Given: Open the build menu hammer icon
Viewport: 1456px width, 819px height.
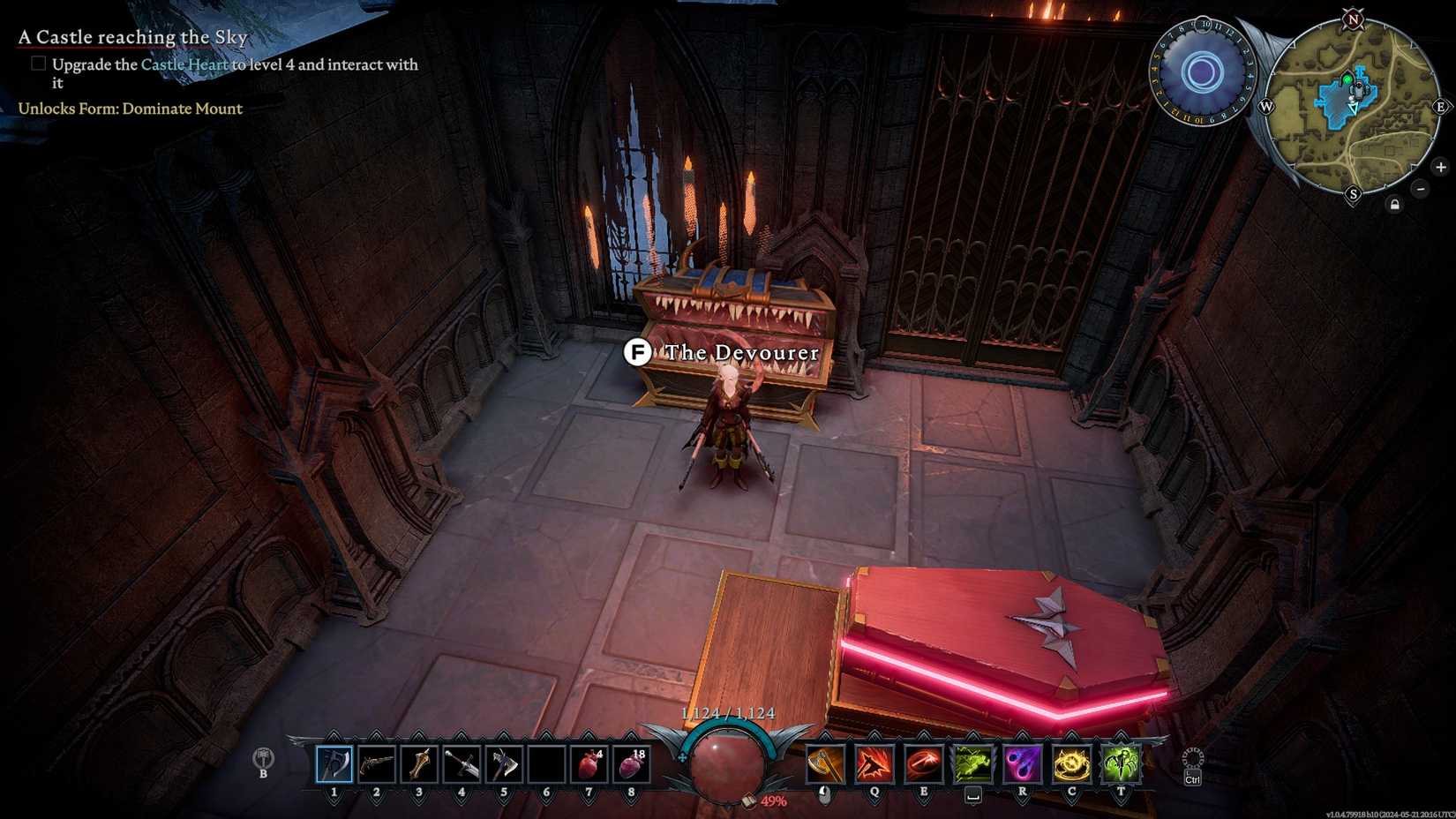Looking at the screenshot, I should click(263, 759).
